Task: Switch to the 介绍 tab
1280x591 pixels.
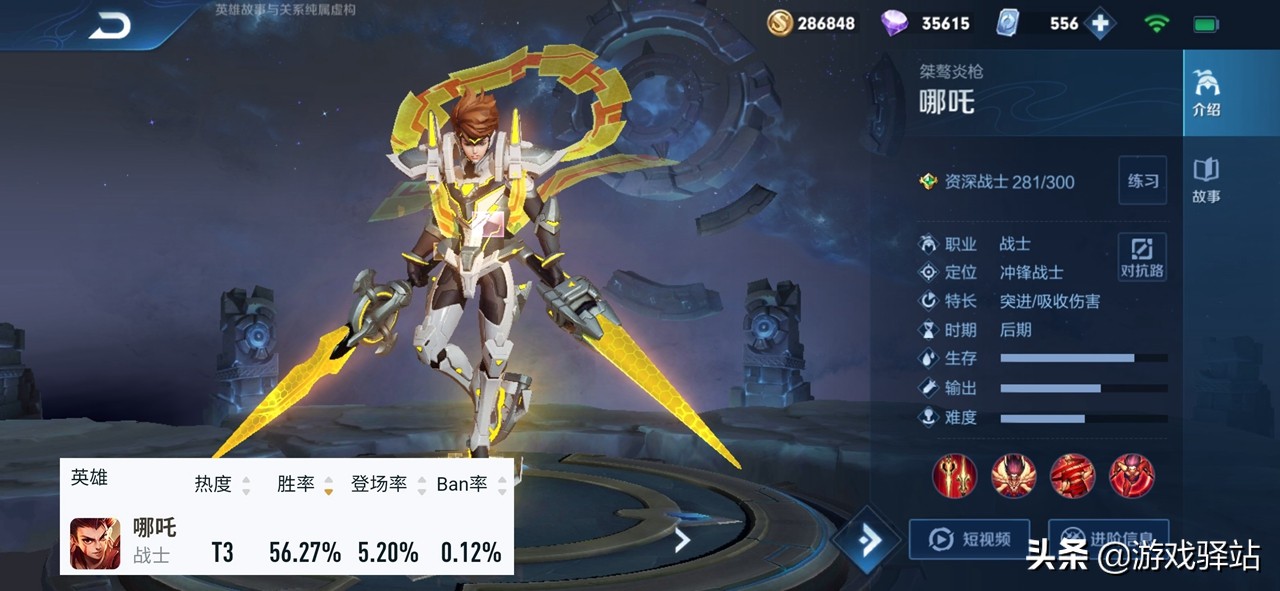Action: pos(1206,94)
